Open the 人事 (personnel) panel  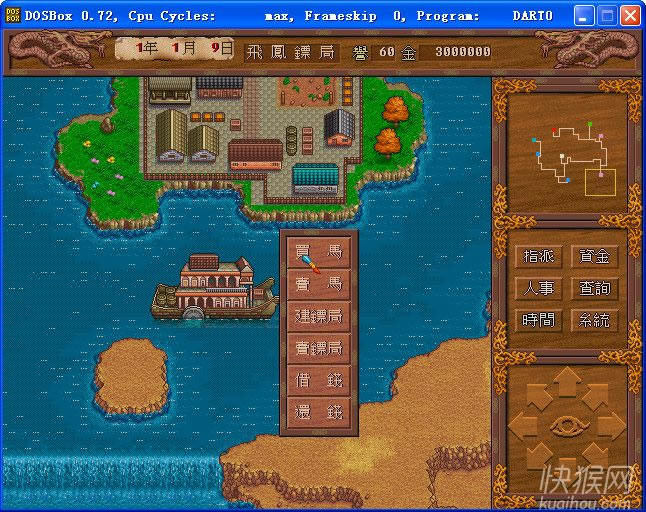(x=538, y=288)
